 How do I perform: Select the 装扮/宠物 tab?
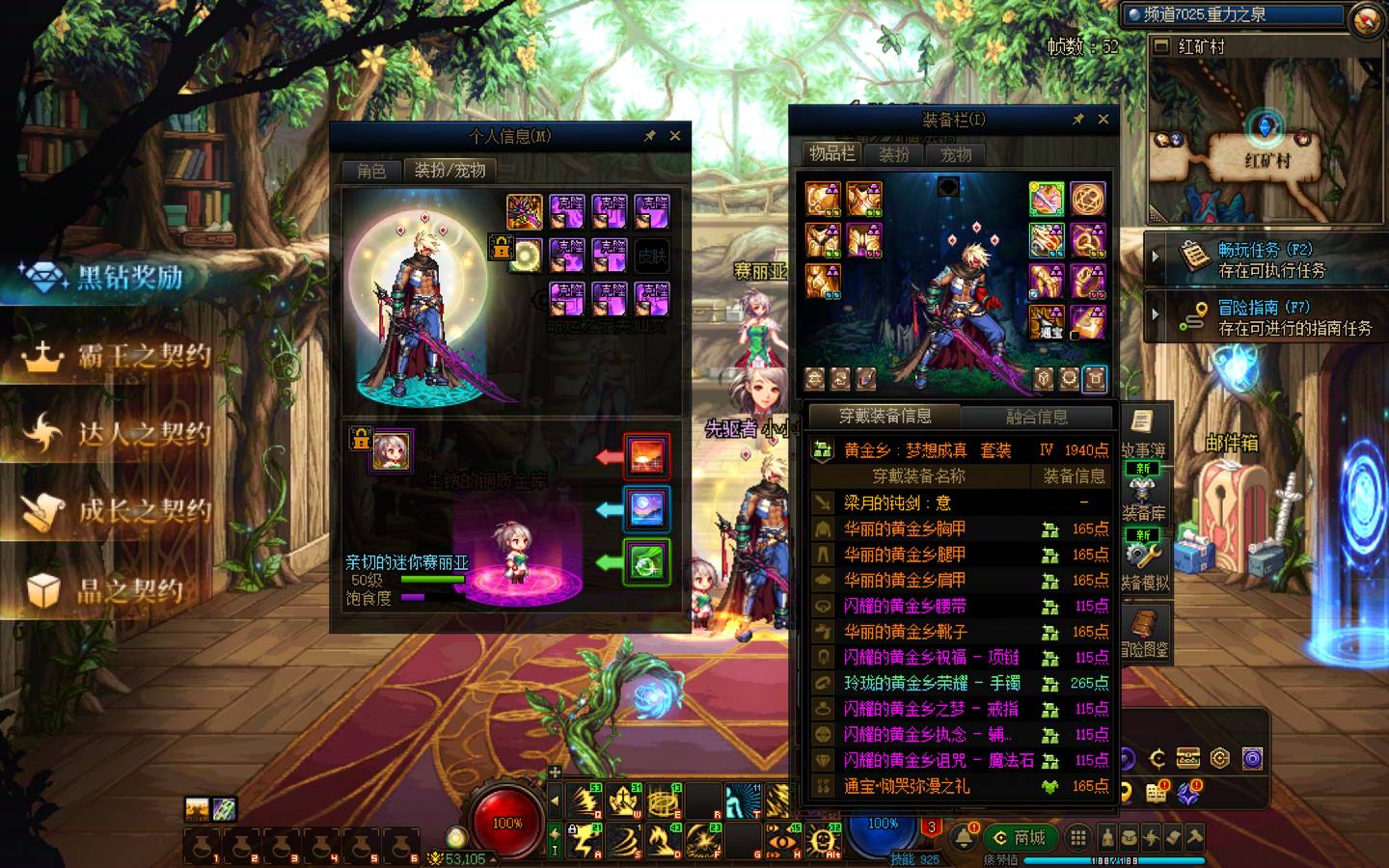click(449, 171)
